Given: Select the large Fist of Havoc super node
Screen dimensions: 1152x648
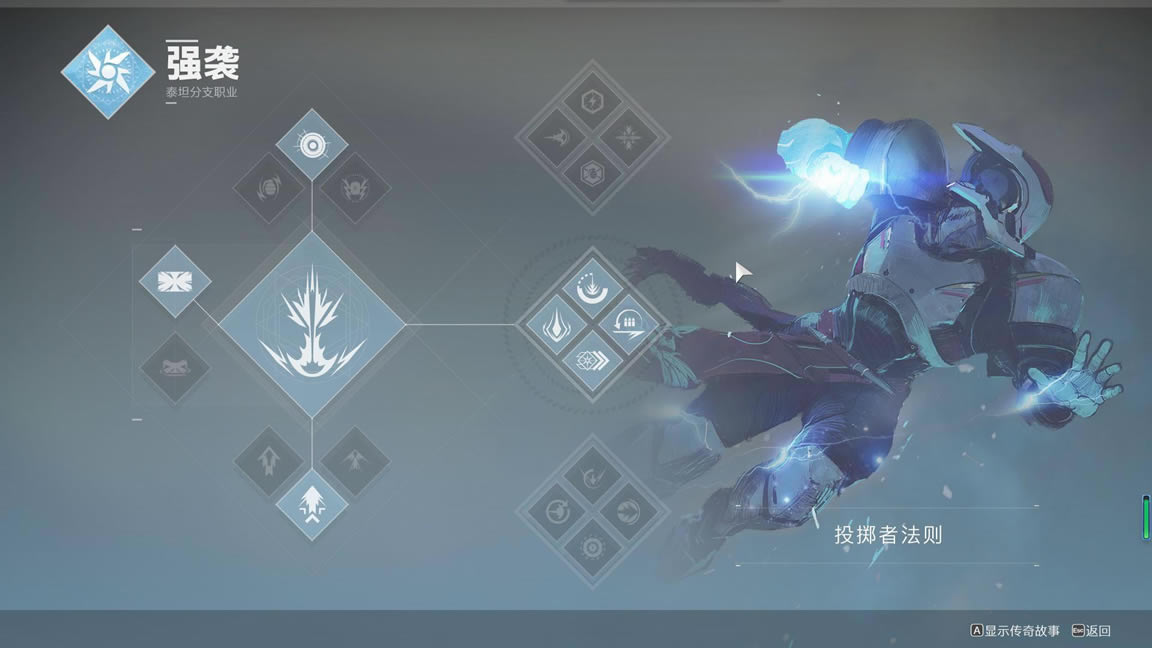Looking at the screenshot, I should click(312, 325).
